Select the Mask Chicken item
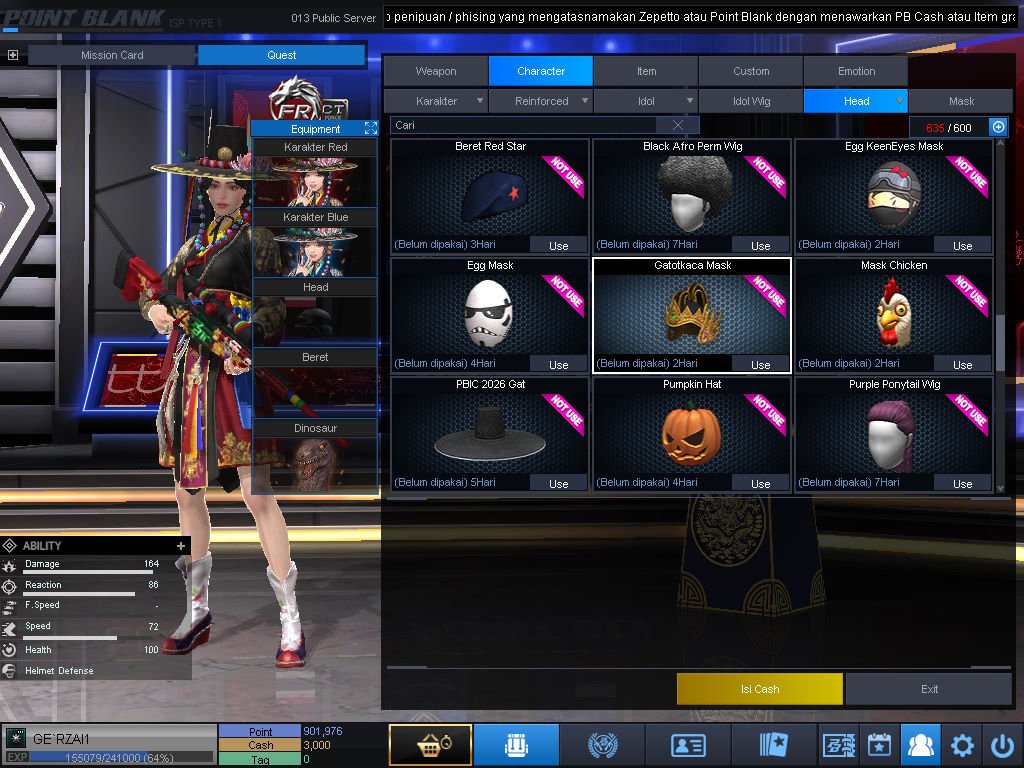Viewport: 1024px width, 768px height. point(894,310)
